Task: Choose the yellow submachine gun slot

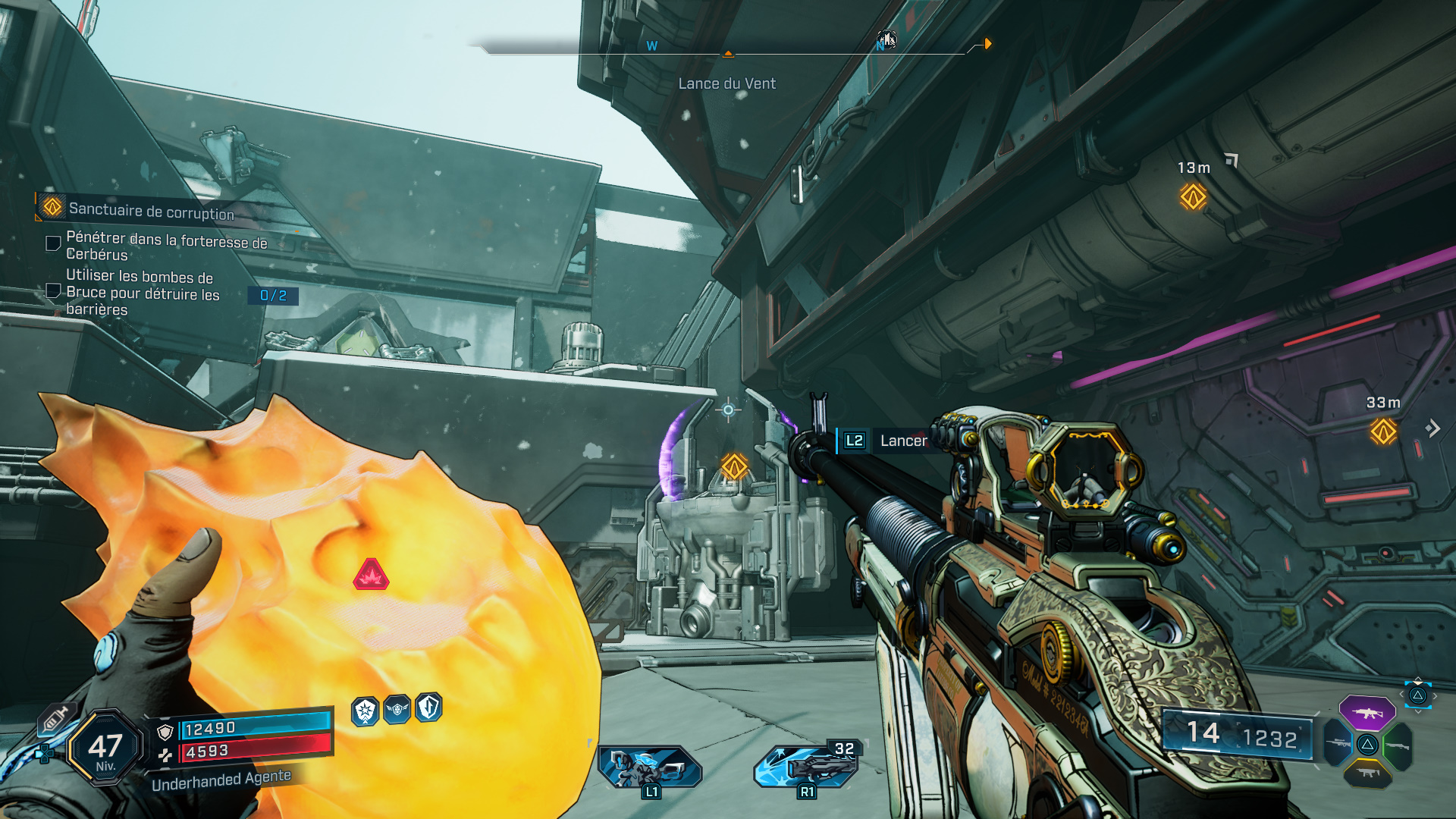Action: (1367, 773)
